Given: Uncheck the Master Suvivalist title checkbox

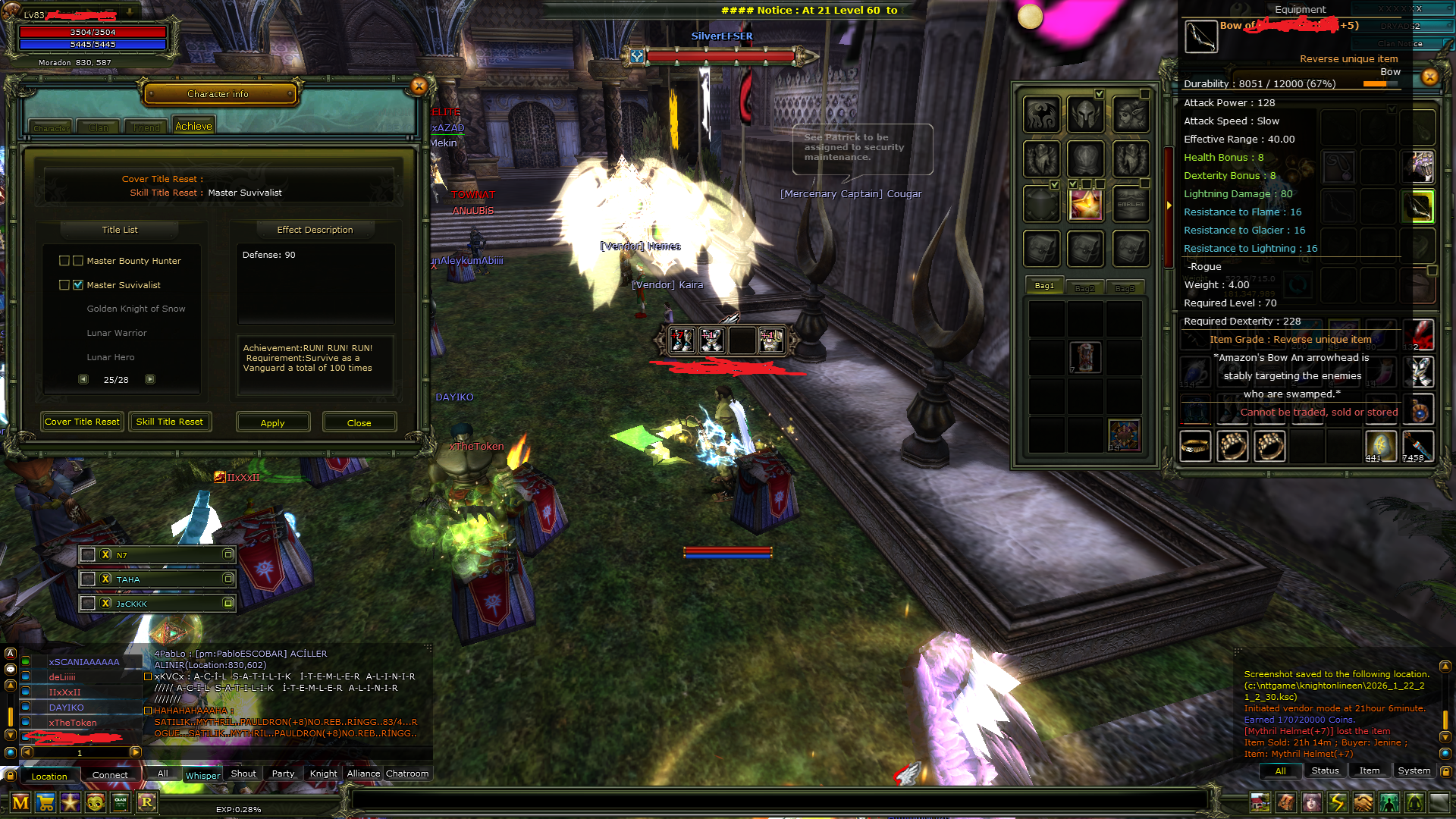Looking at the screenshot, I should click(x=78, y=284).
